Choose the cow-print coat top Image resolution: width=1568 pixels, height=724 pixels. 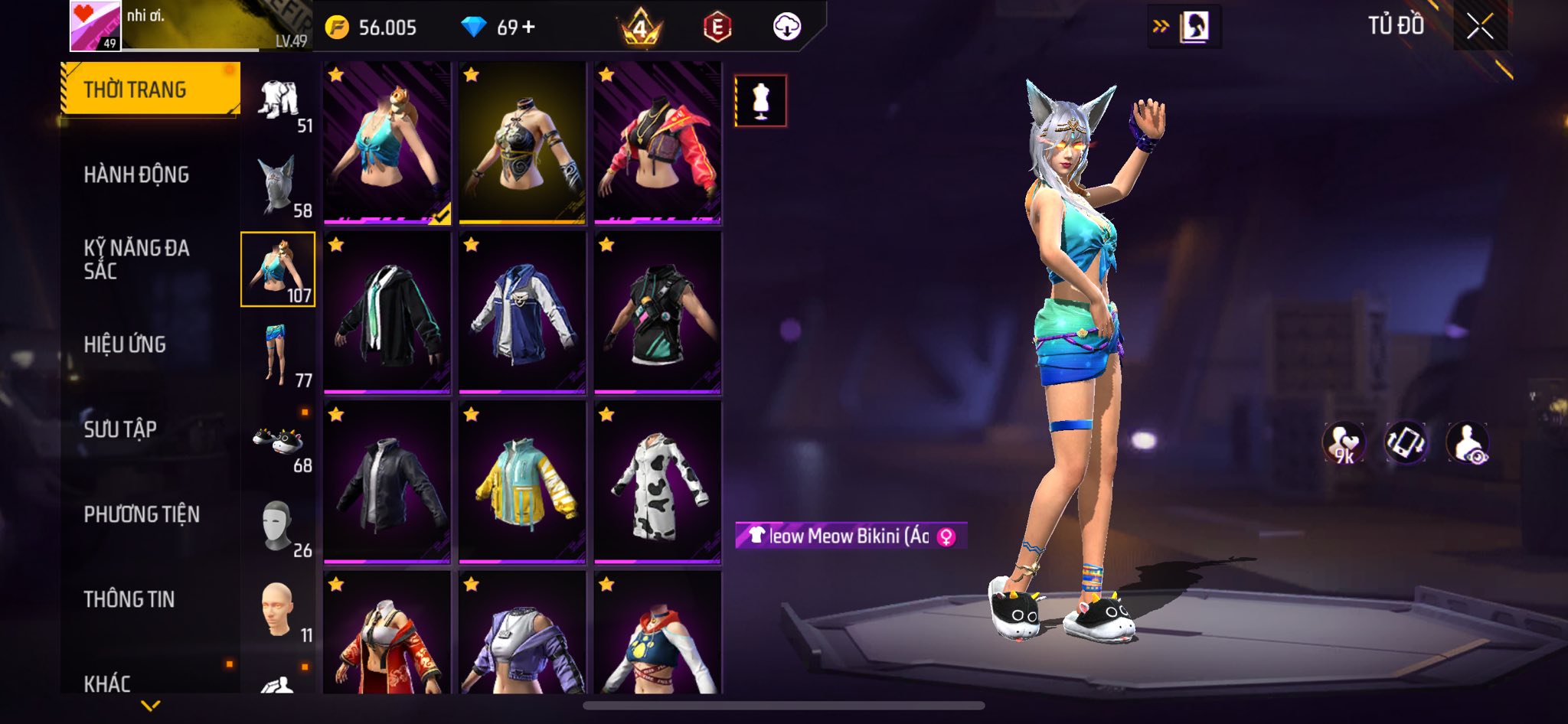pyautogui.click(x=658, y=482)
